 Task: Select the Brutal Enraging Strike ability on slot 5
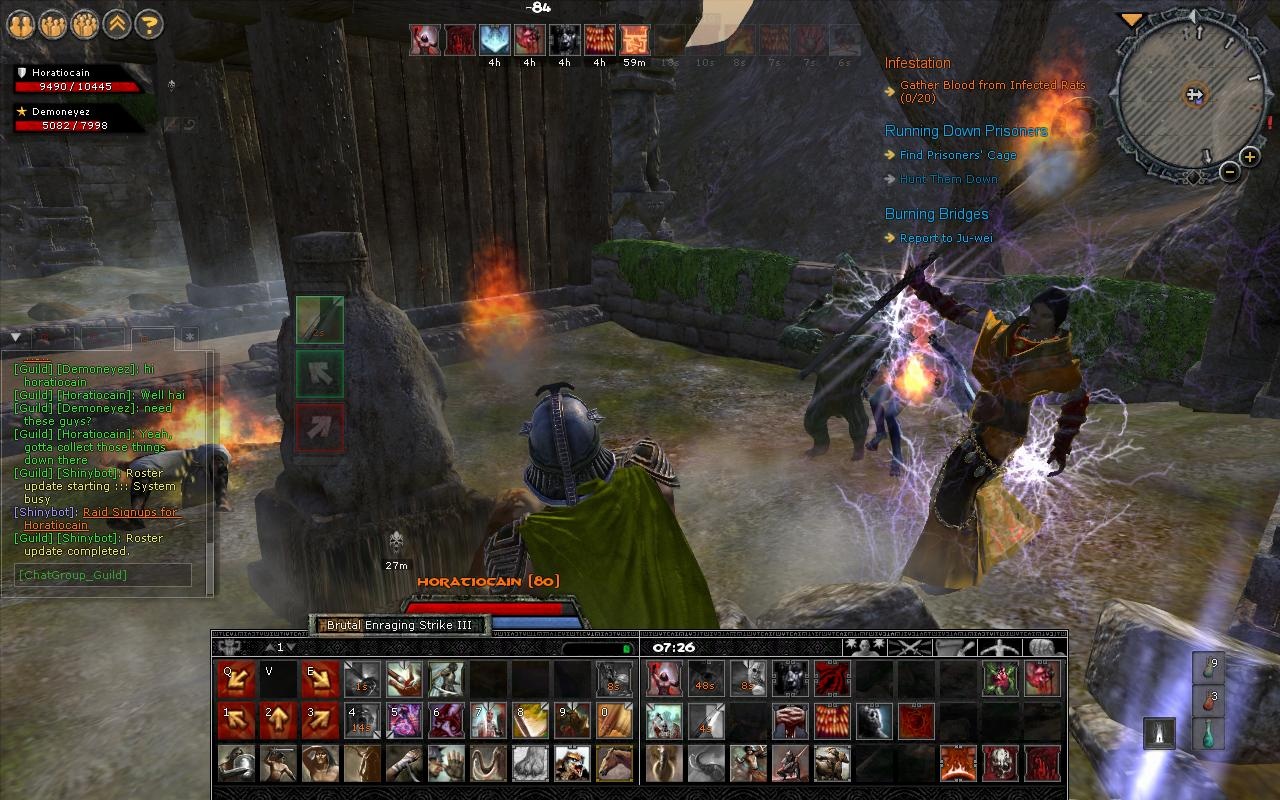tap(405, 722)
